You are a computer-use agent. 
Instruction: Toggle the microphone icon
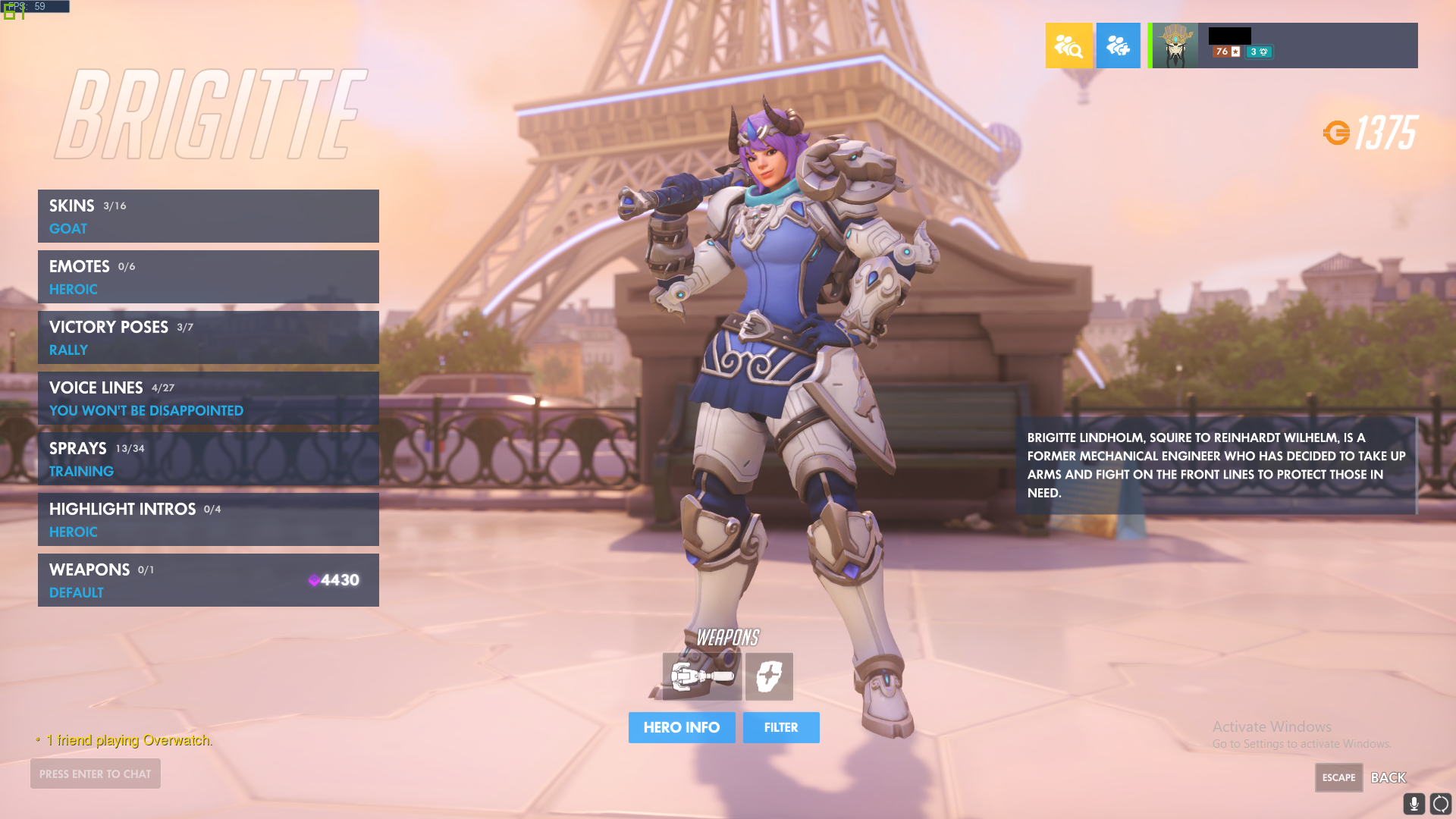tap(1414, 803)
